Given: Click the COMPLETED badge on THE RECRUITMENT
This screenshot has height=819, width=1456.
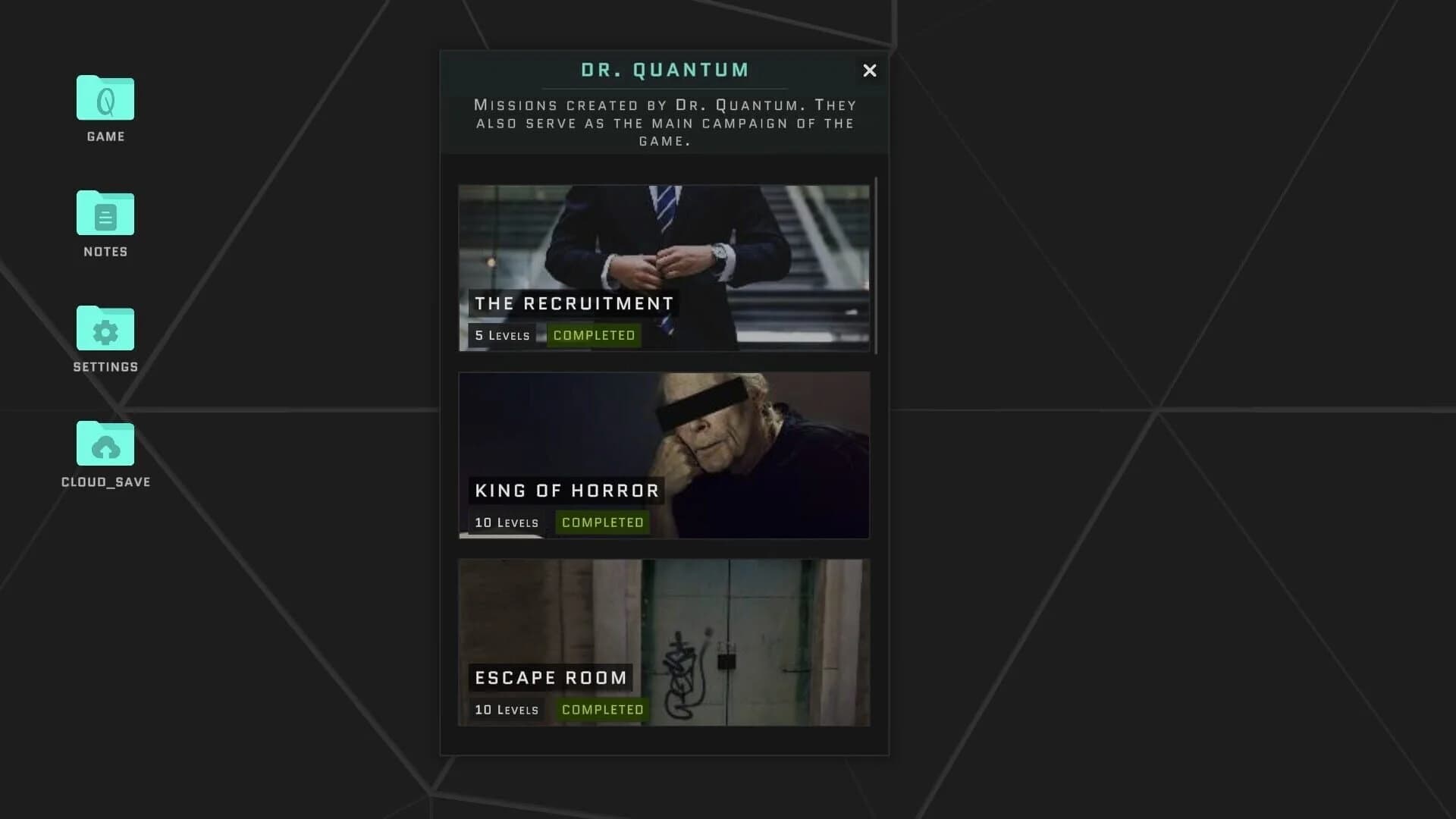Looking at the screenshot, I should pyautogui.click(x=594, y=334).
